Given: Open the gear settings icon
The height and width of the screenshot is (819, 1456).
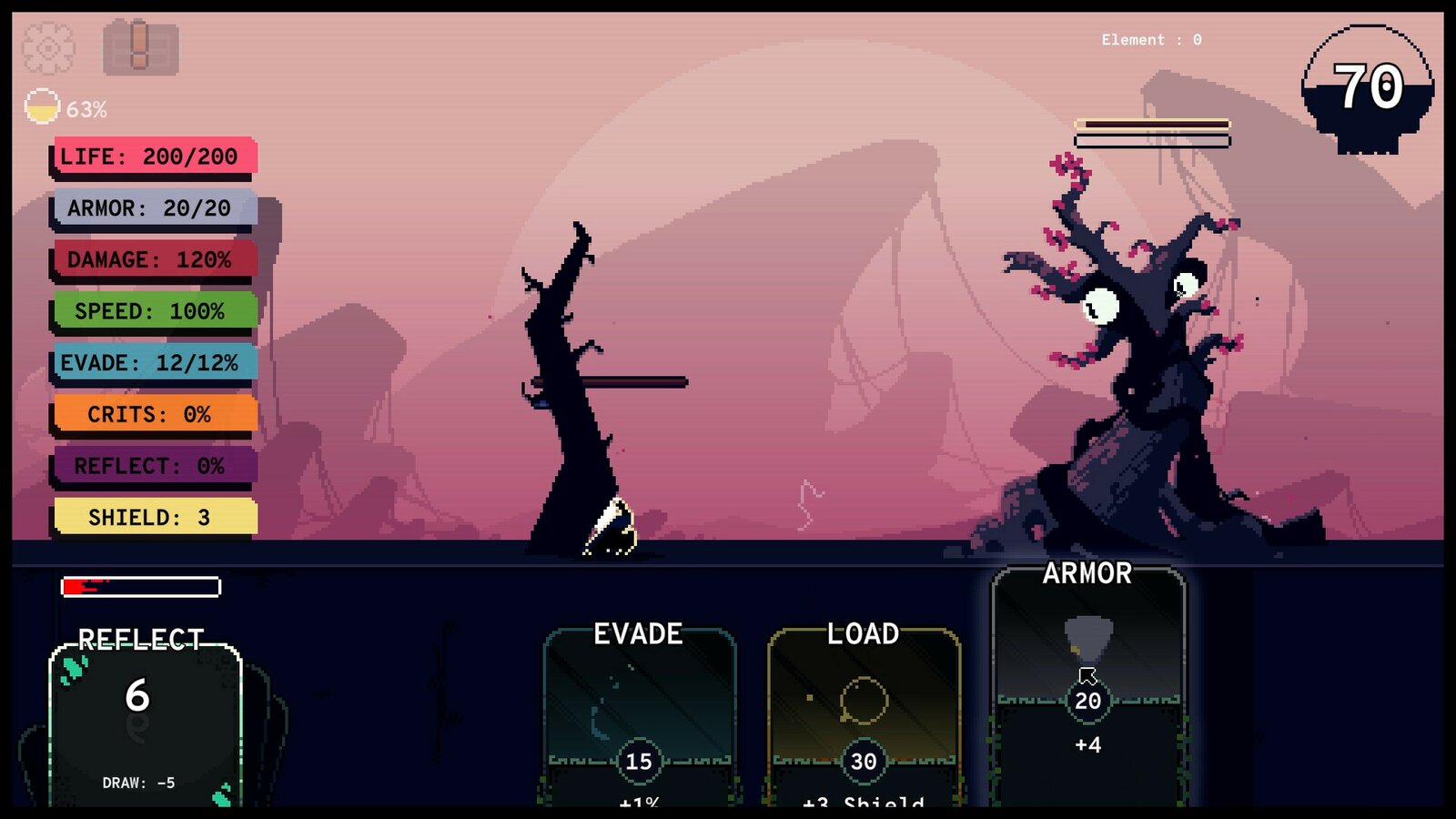Looking at the screenshot, I should (x=48, y=47).
